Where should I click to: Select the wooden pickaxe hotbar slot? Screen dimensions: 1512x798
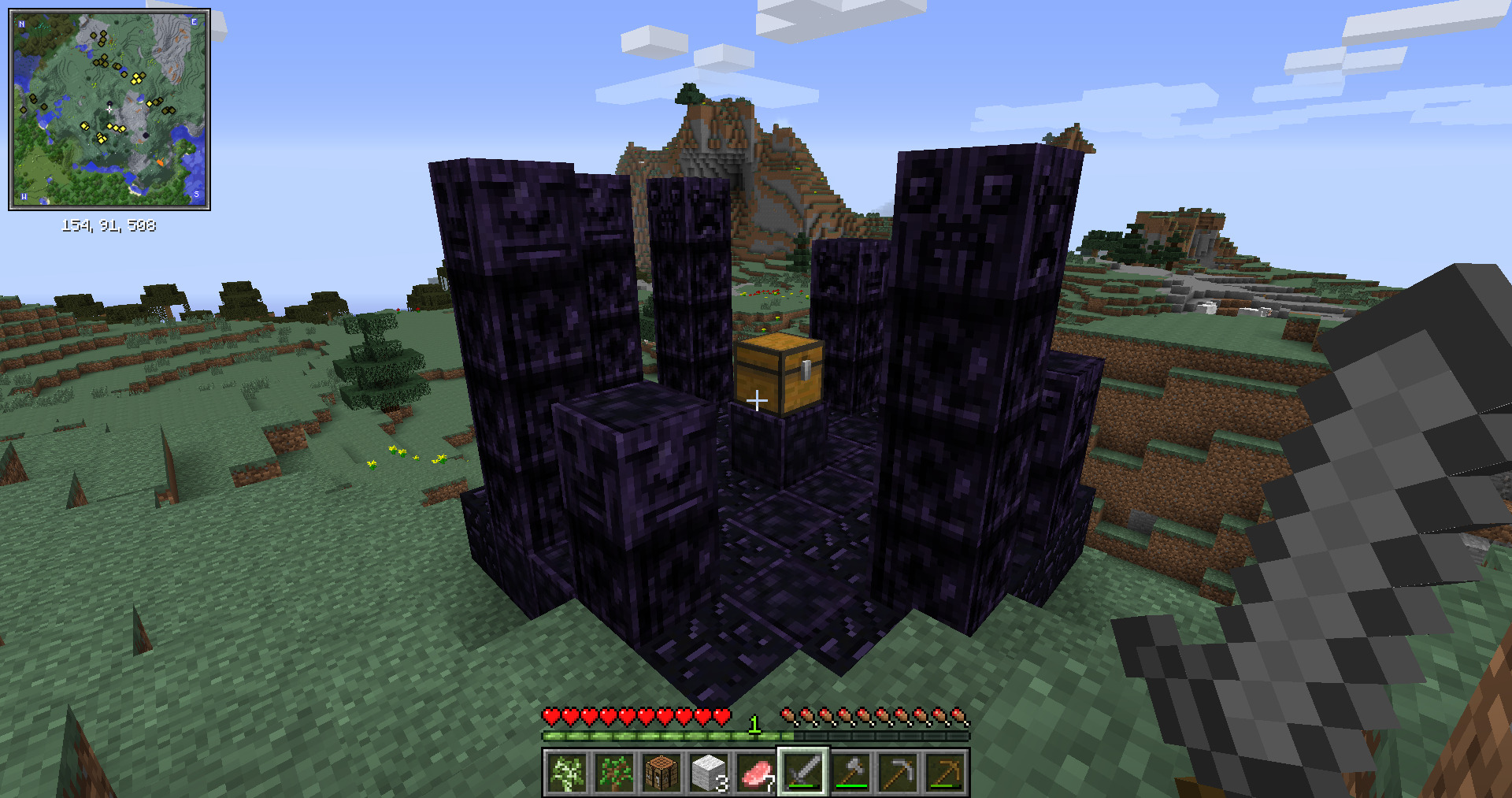tap(945, 772)
